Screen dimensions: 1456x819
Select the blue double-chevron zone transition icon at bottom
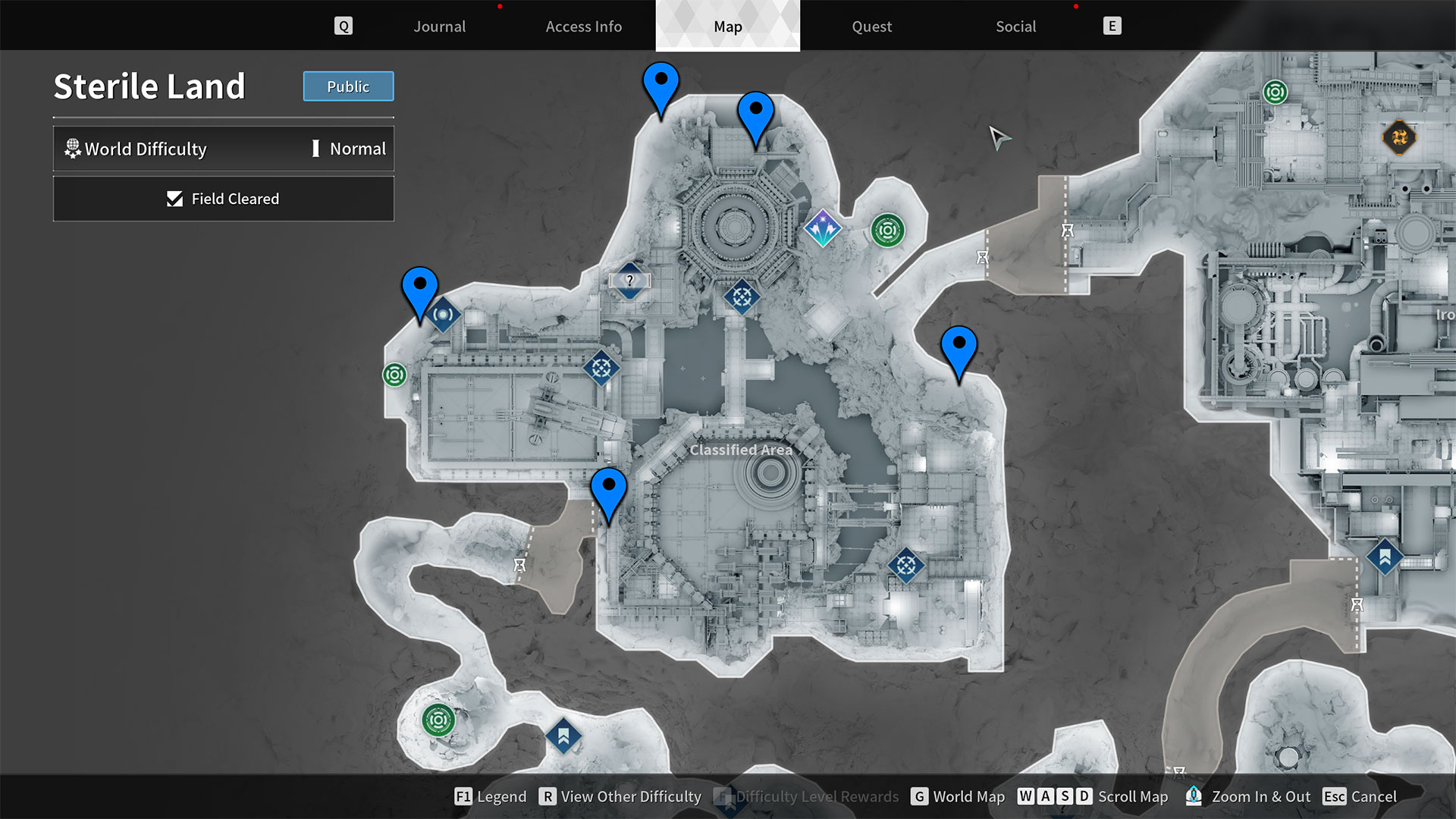click(563, 735)
